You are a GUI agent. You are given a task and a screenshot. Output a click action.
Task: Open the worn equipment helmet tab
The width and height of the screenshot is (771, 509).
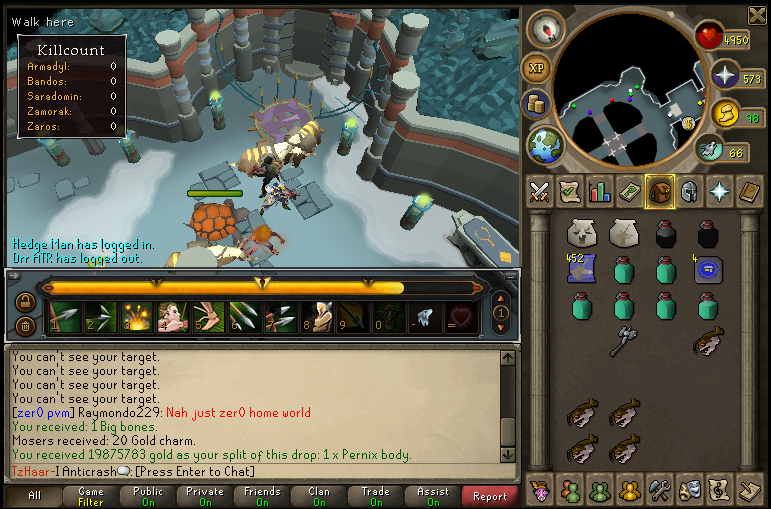coord(689,191)
